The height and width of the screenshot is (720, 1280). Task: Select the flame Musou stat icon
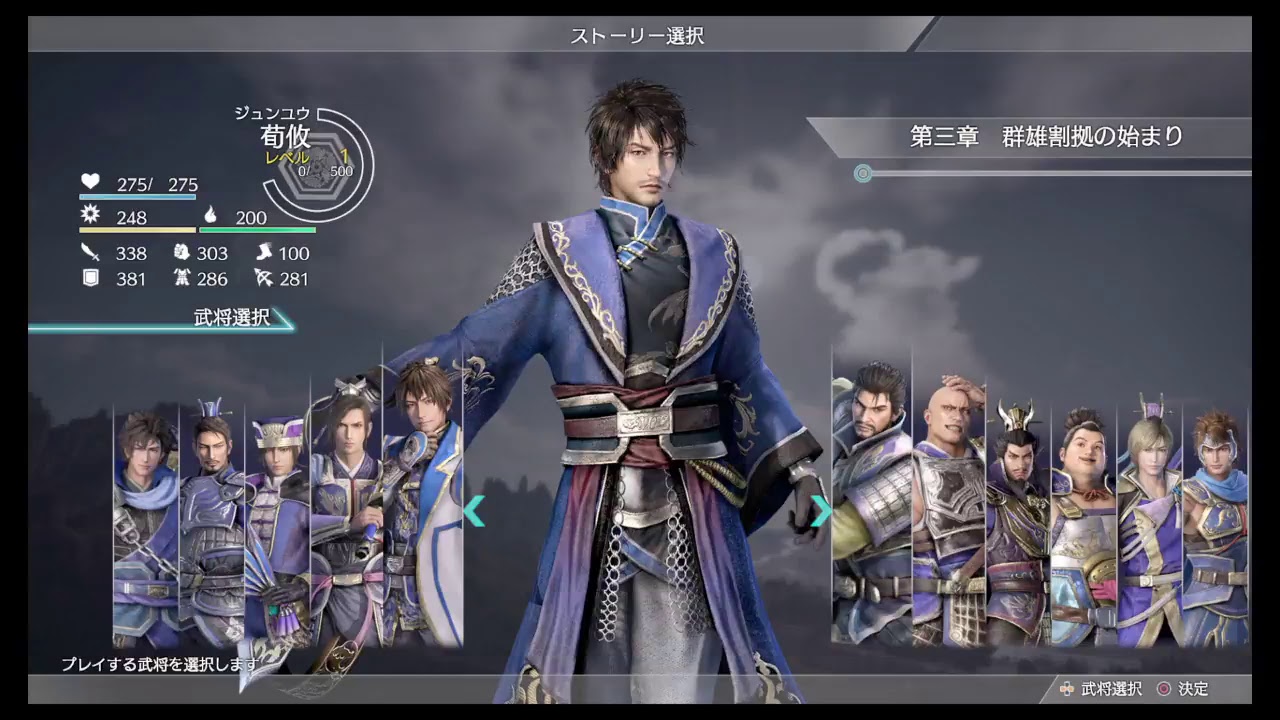[x=210, y=215]
